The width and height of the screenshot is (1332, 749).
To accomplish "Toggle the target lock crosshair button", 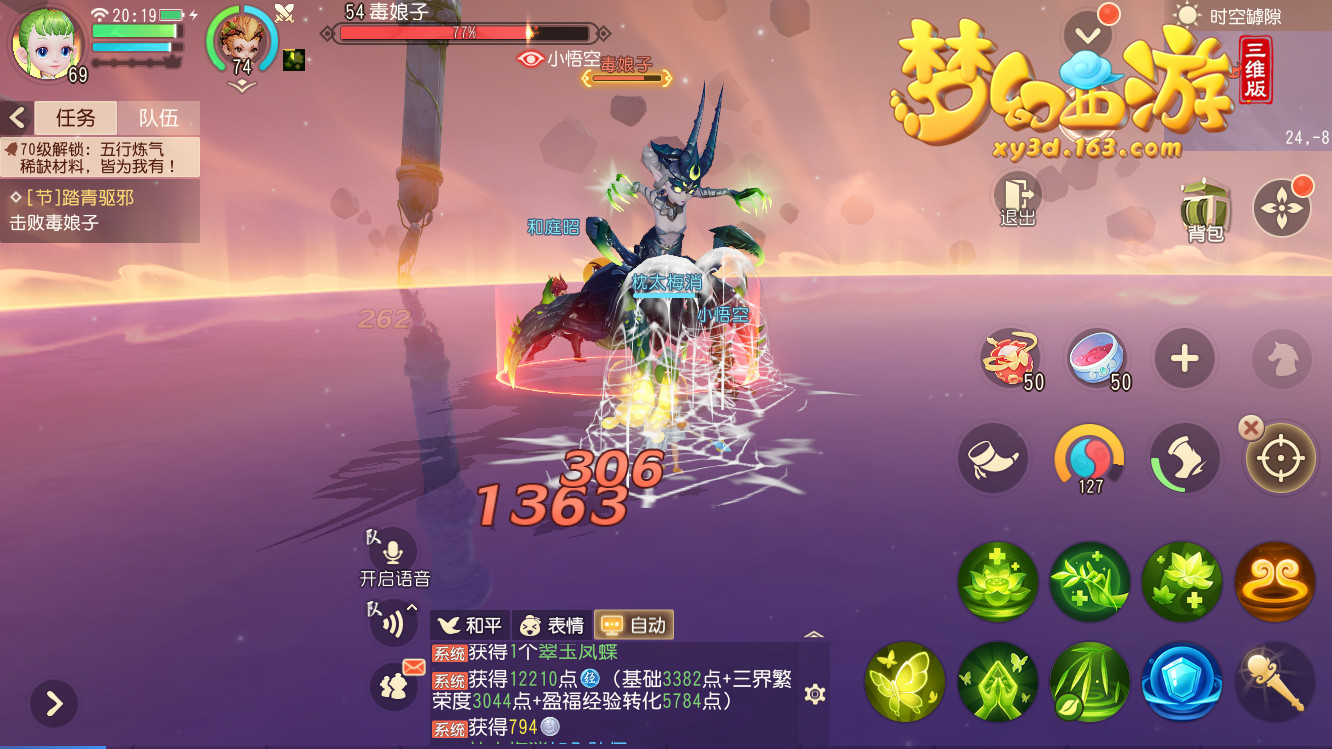I will coord(1281,459).
